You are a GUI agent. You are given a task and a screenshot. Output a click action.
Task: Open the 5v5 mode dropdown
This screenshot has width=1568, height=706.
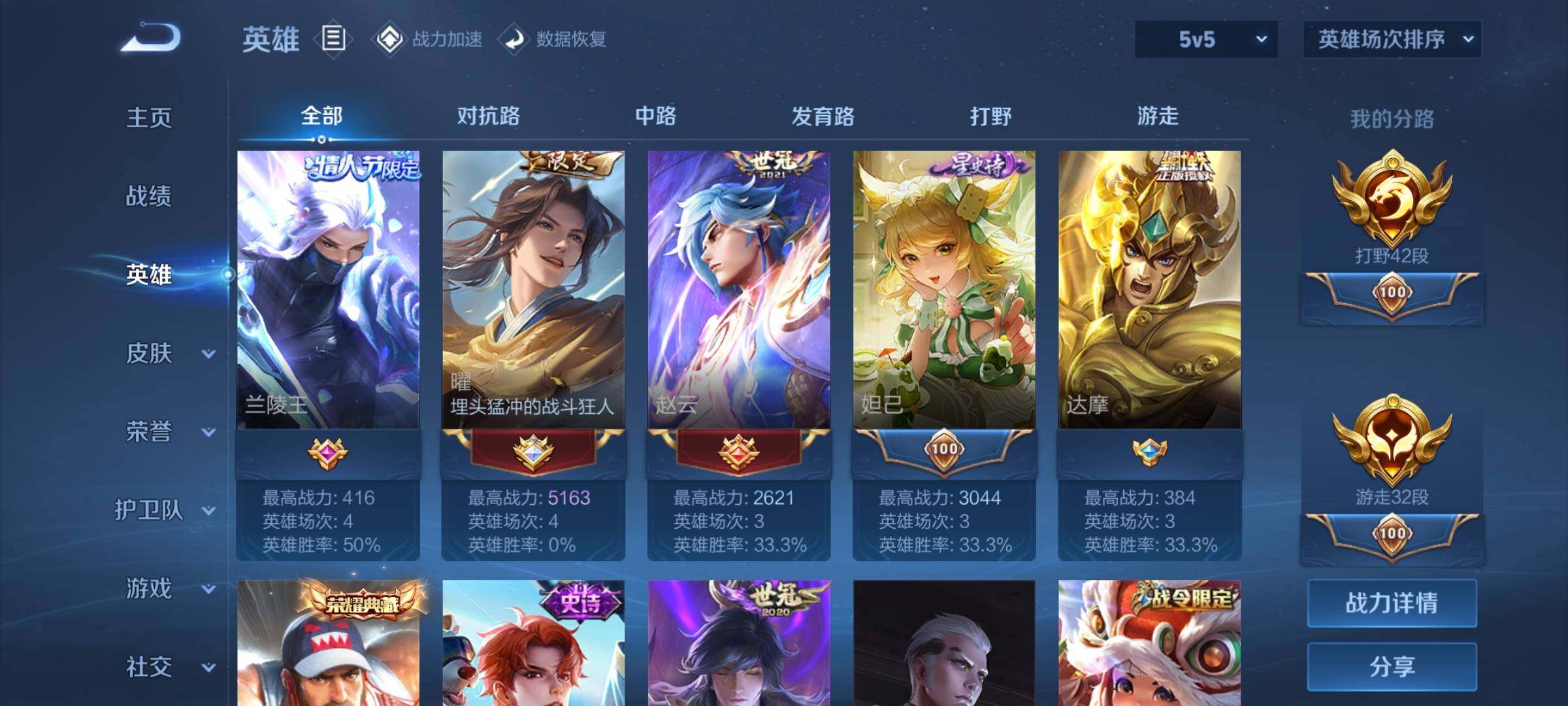point(1206,39)
